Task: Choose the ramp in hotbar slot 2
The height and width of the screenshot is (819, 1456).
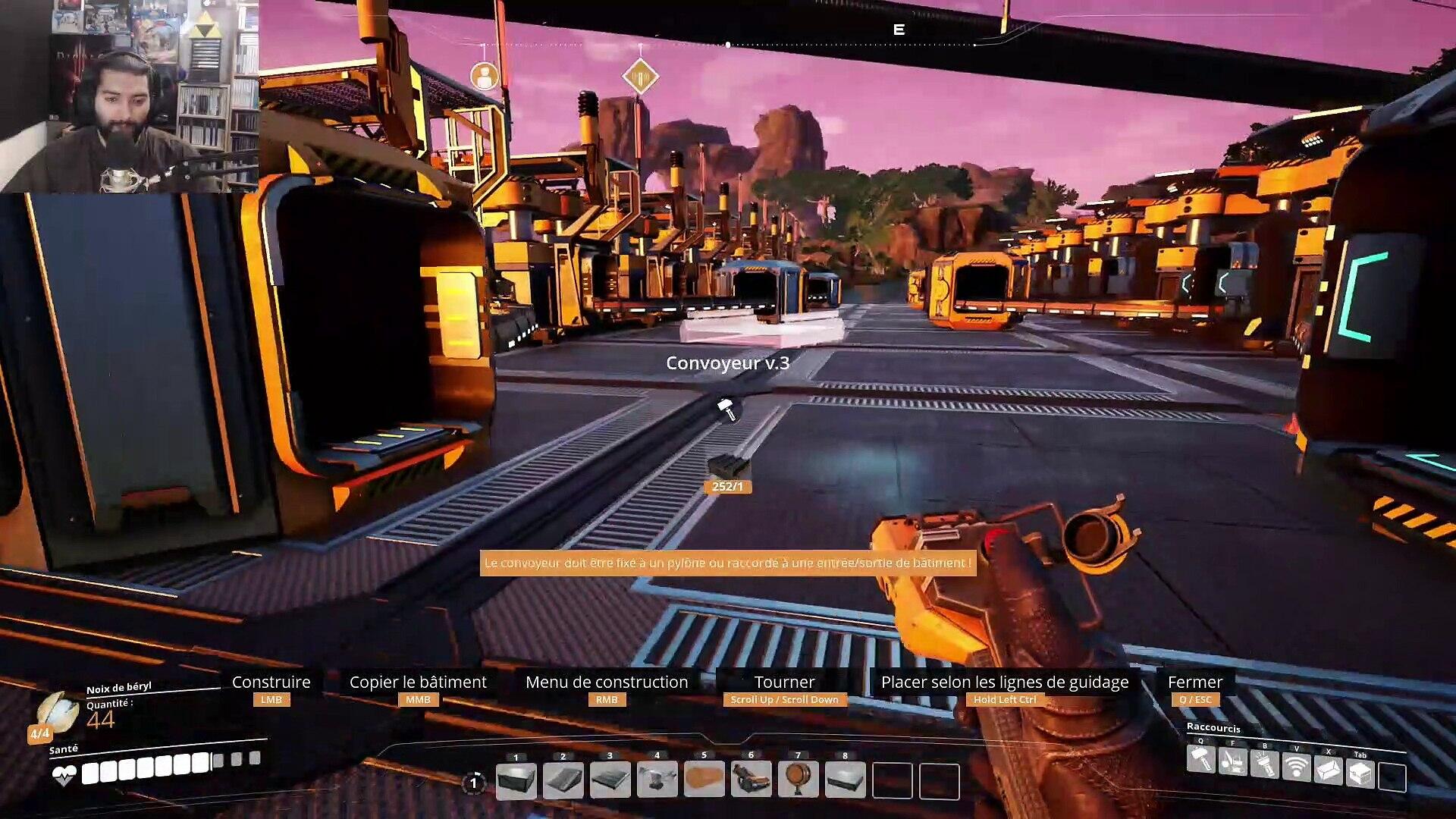Action: pos(563,780)
